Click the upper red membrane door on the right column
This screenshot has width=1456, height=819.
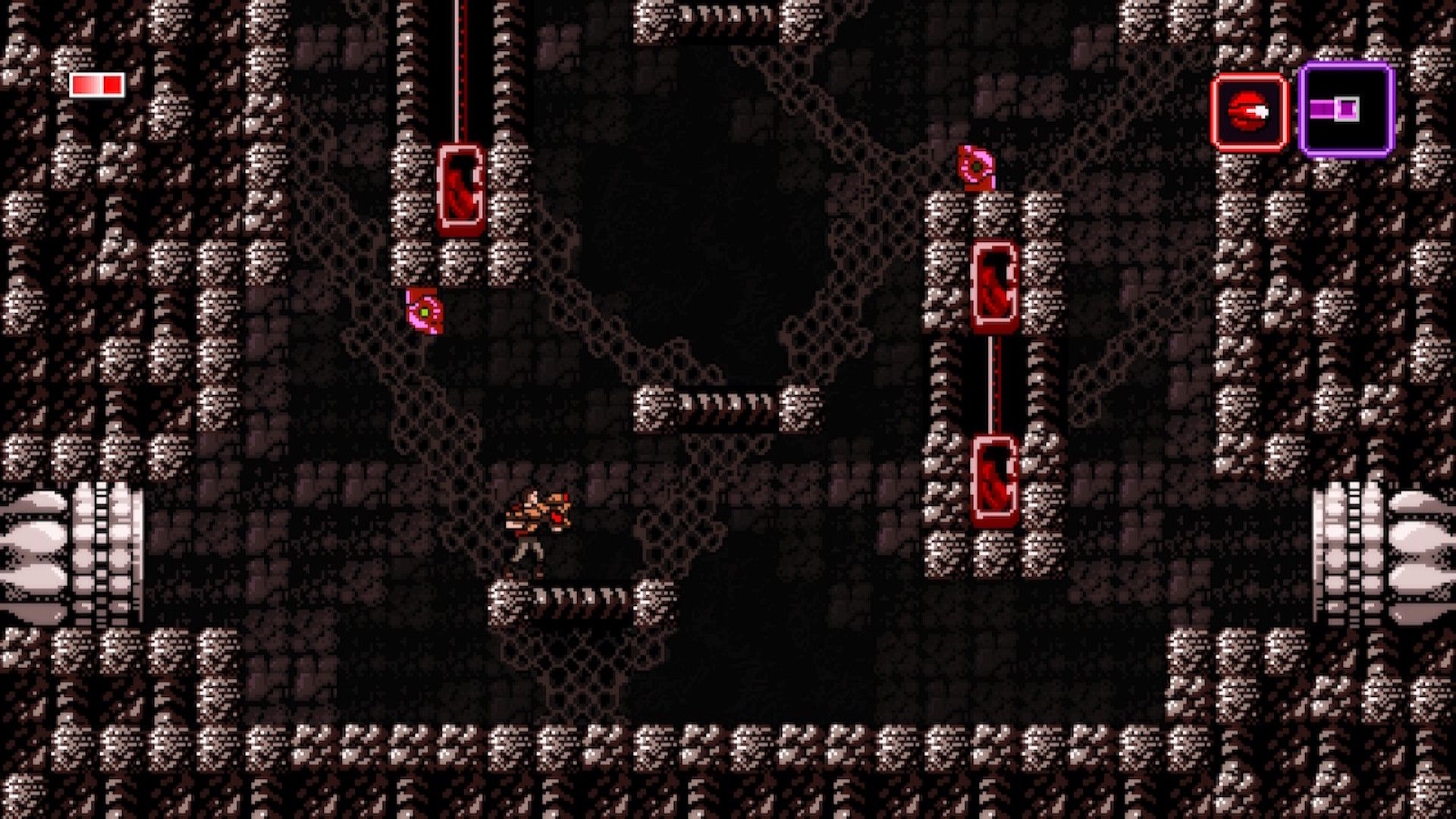(993, 284)
